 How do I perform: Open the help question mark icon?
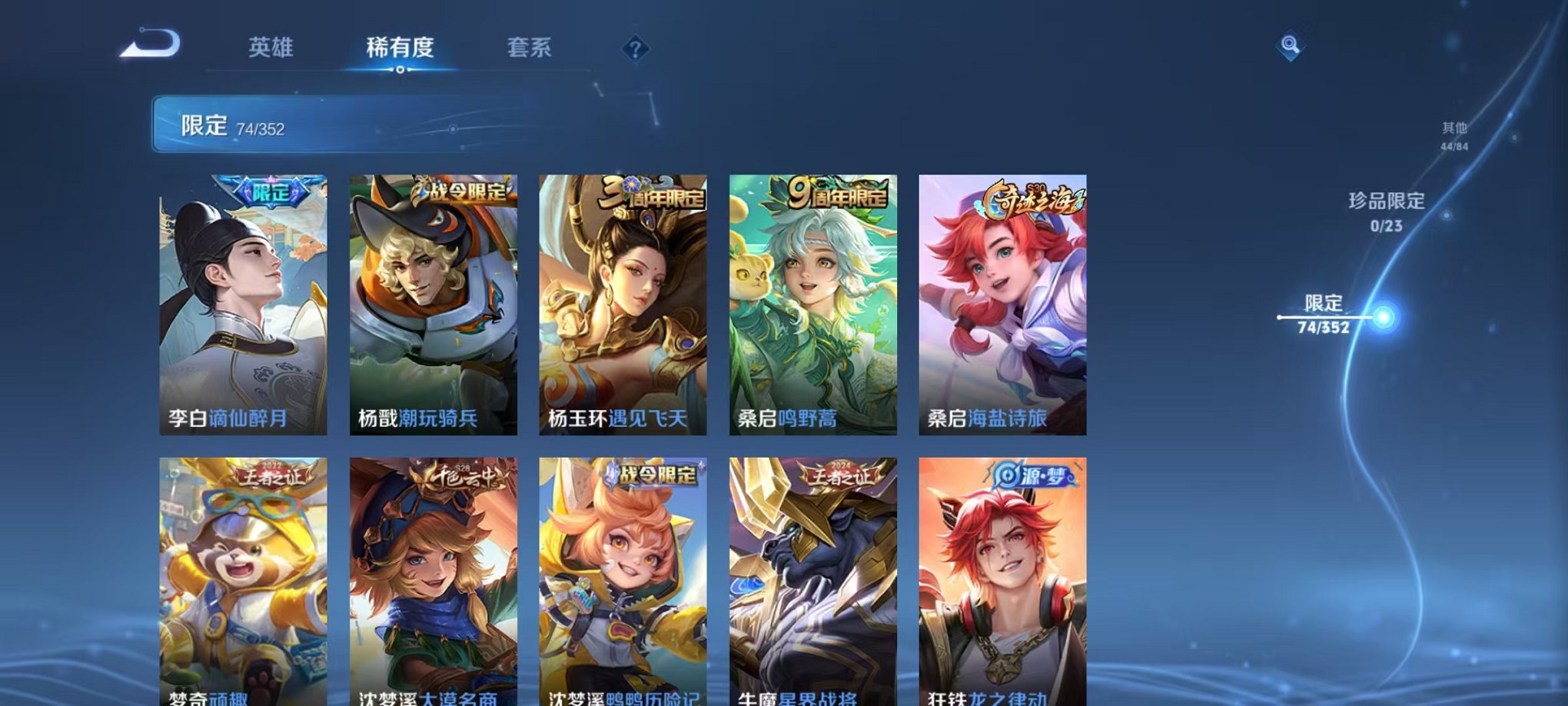pos(634,49)
